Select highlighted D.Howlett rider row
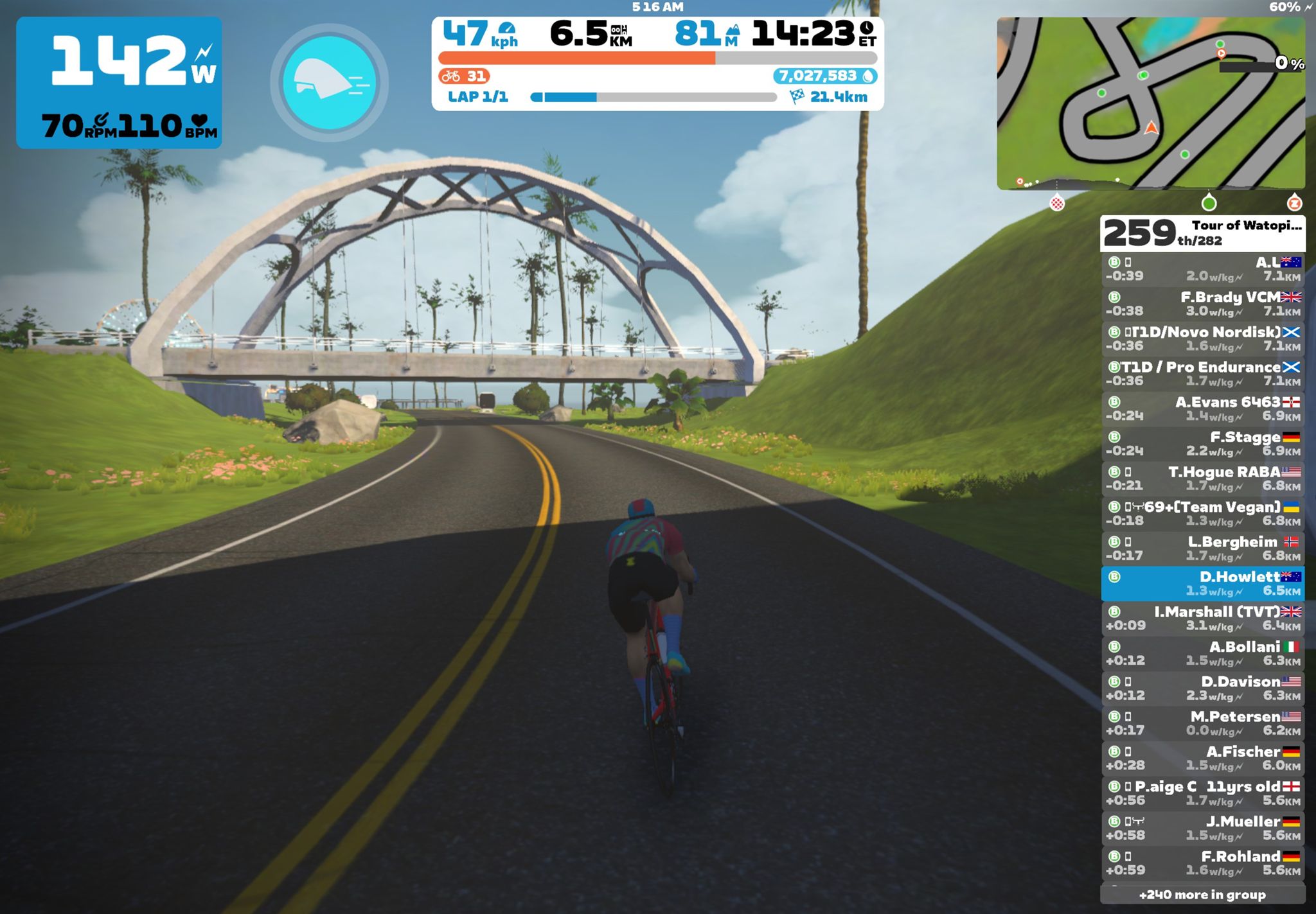1316x914 pixels. [1202, 583]
